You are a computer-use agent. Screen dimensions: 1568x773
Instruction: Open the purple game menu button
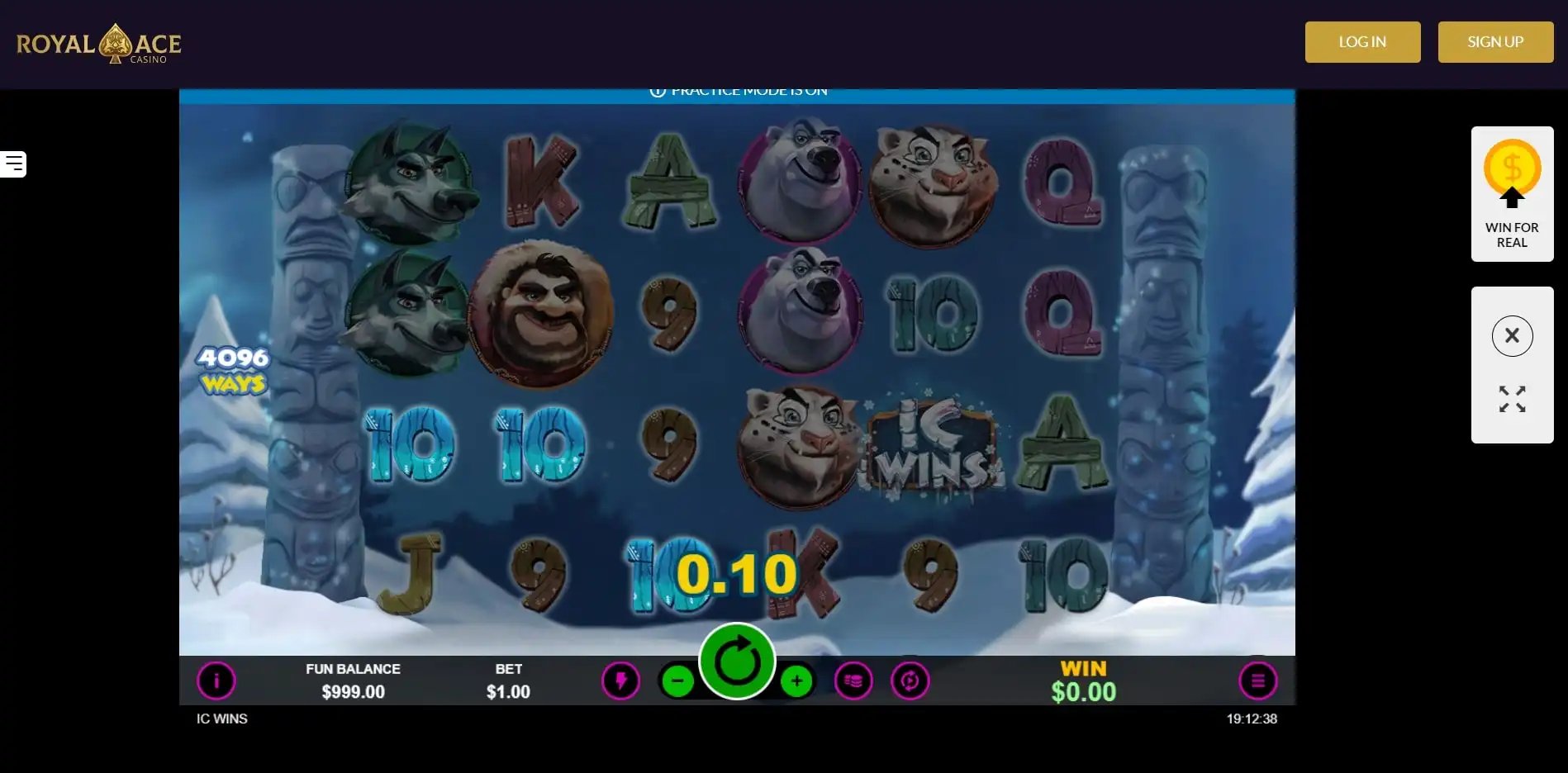coord(1257,681)
